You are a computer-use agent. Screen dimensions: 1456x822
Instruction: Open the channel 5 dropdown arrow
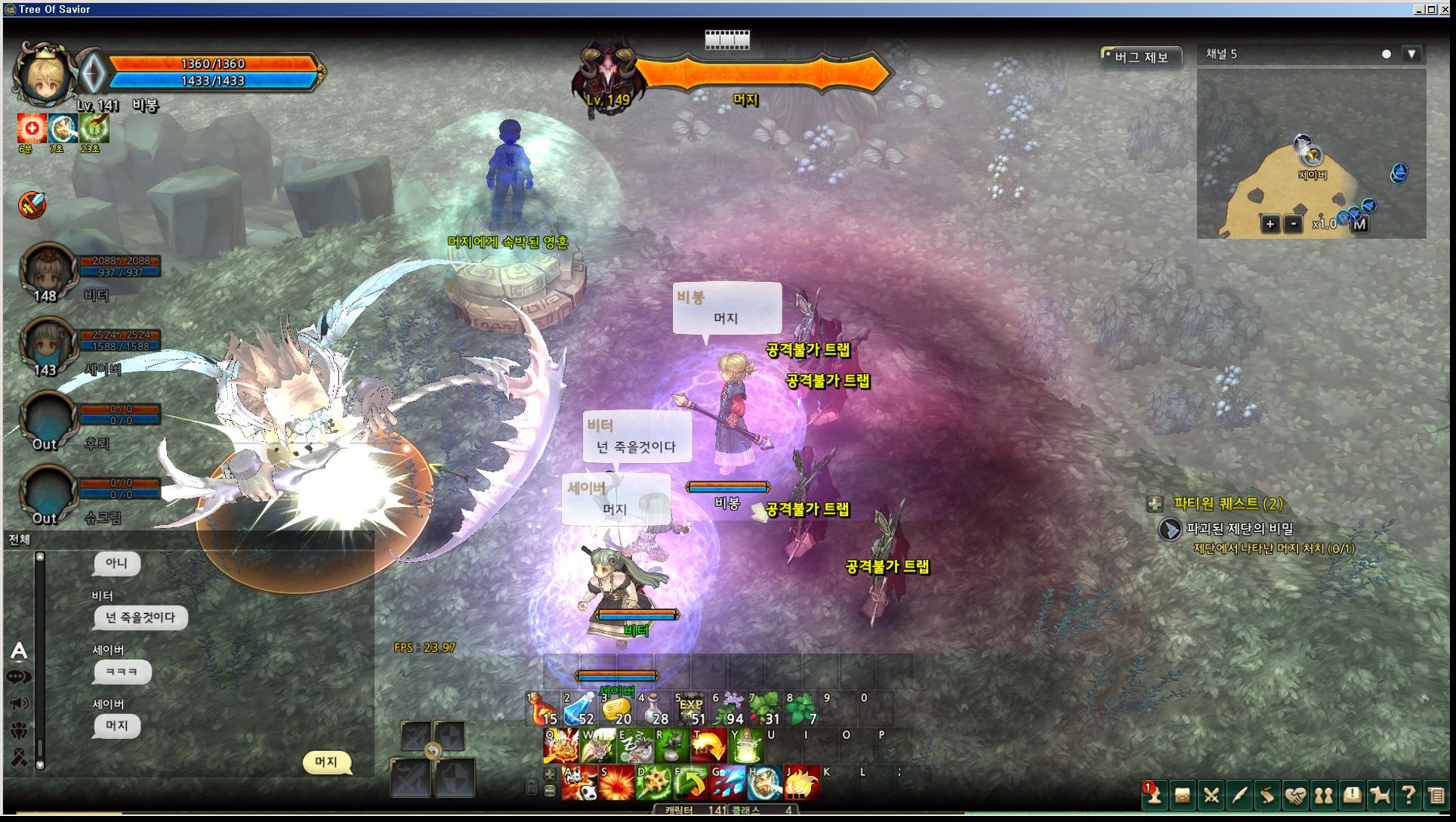1411,54
